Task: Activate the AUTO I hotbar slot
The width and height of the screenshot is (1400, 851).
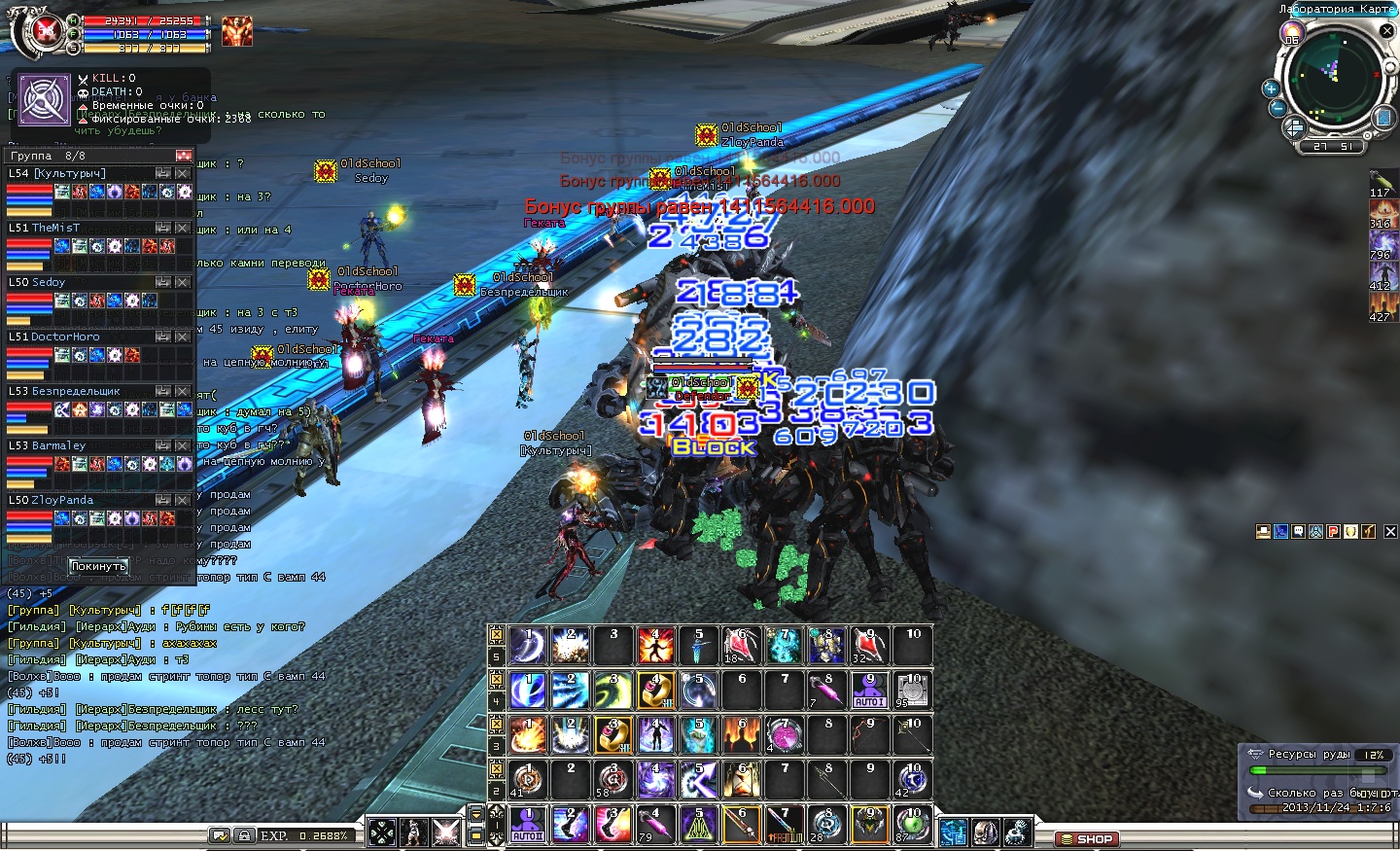Action: (x=869, y=691)
